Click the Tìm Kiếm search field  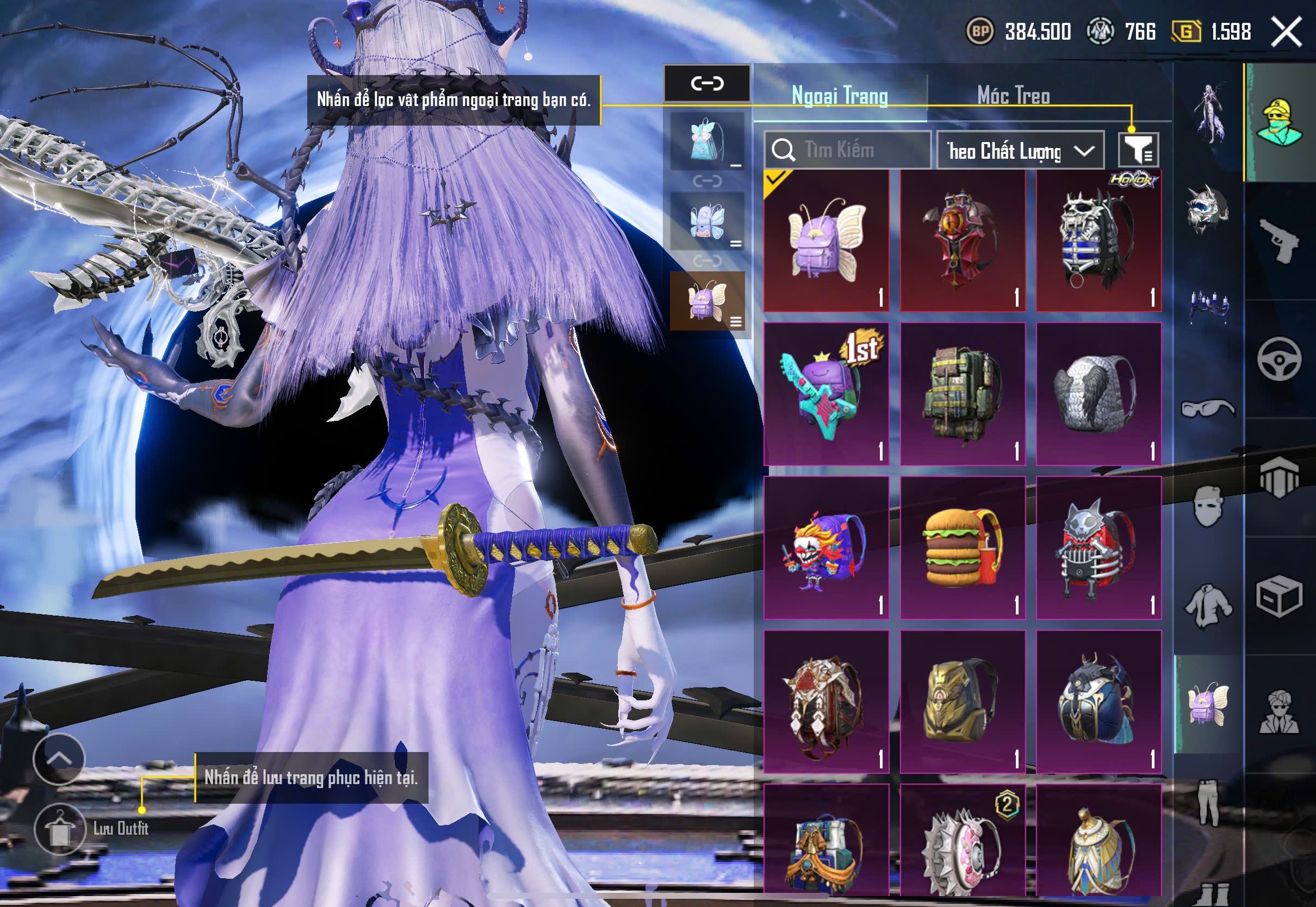click(x=847, y=150)
